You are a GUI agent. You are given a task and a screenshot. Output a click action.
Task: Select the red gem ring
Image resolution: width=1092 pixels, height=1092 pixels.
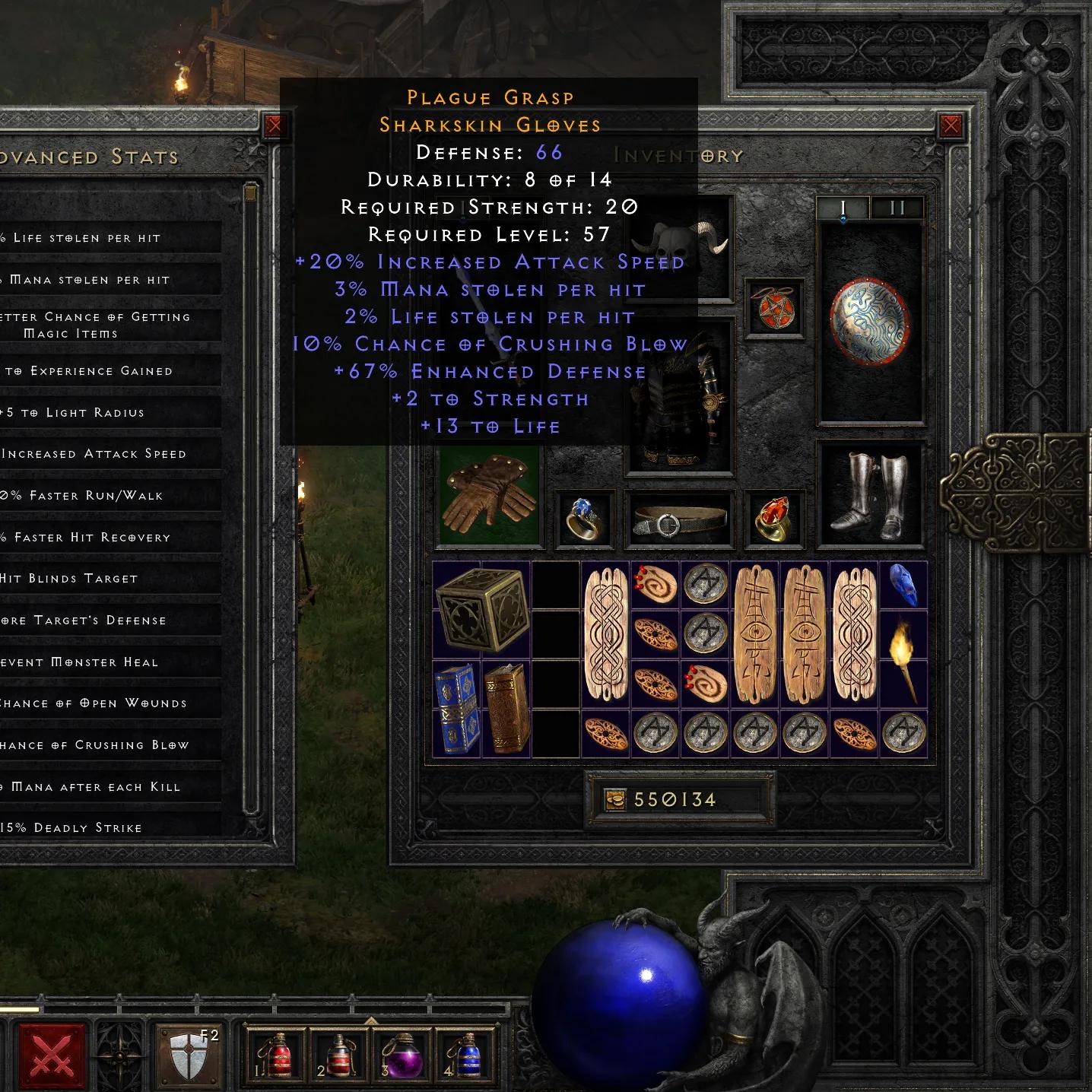click(774, 519)
